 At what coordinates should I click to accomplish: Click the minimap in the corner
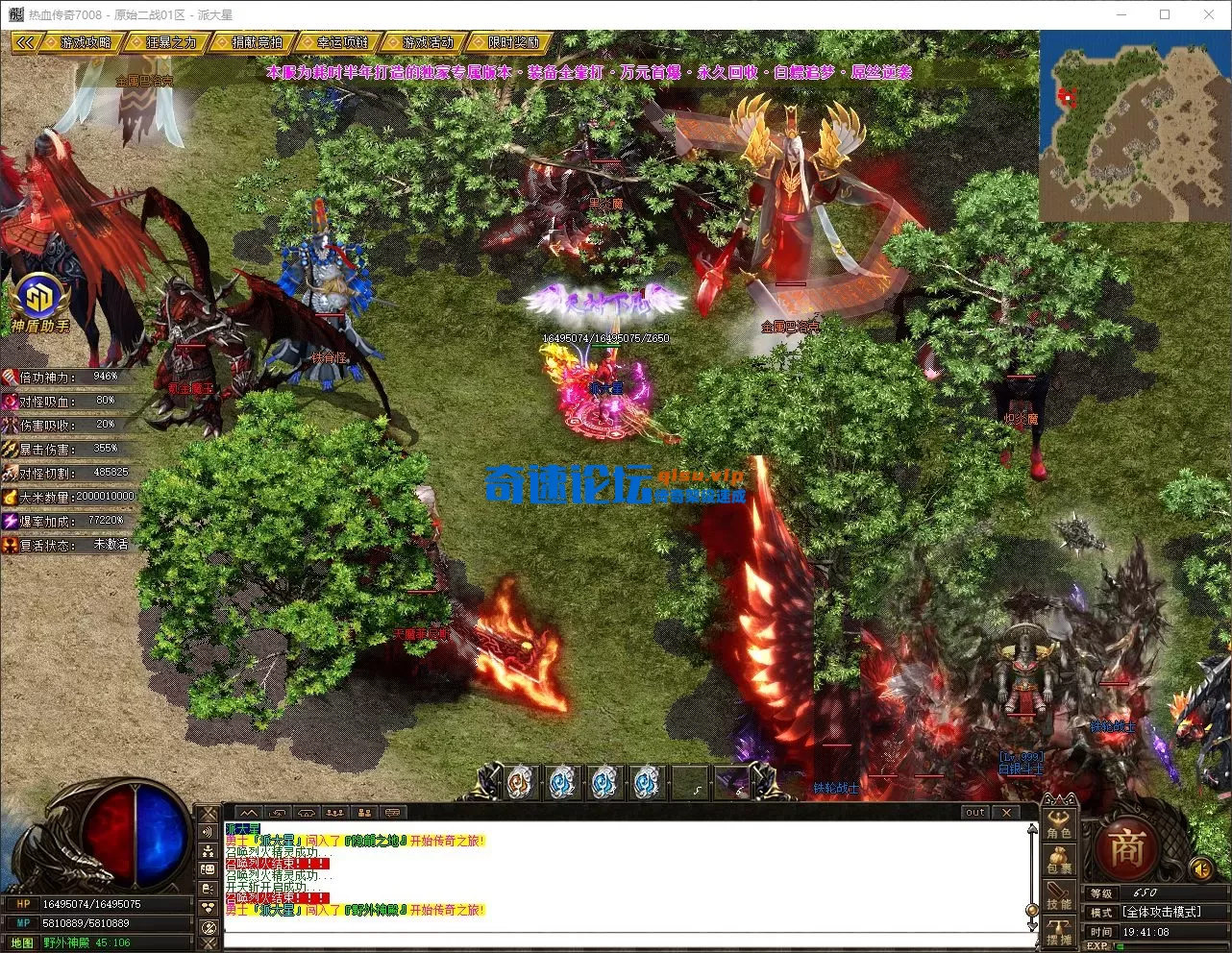(x=1134, y=126)
